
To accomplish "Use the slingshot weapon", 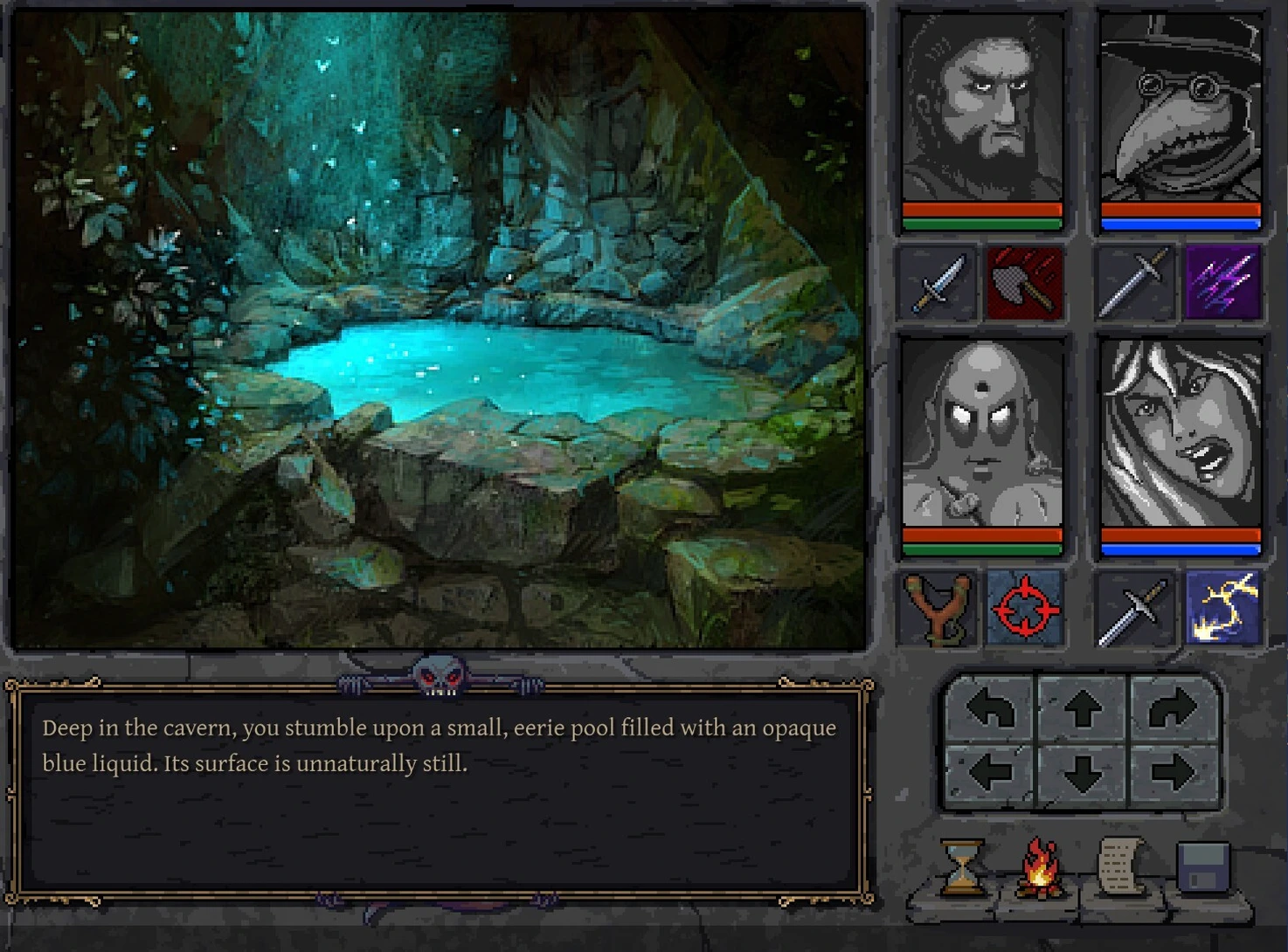I will (937, 608).
